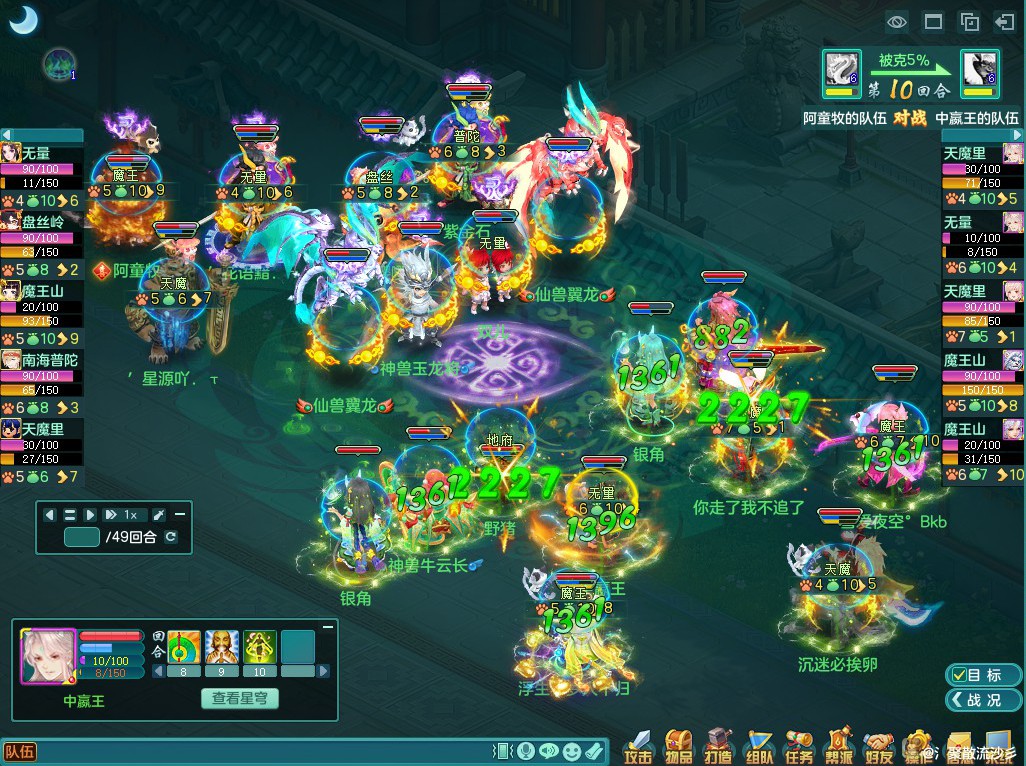Pause the battle replay
Viewport: 1026px width, 766px height.
[70, 515]
